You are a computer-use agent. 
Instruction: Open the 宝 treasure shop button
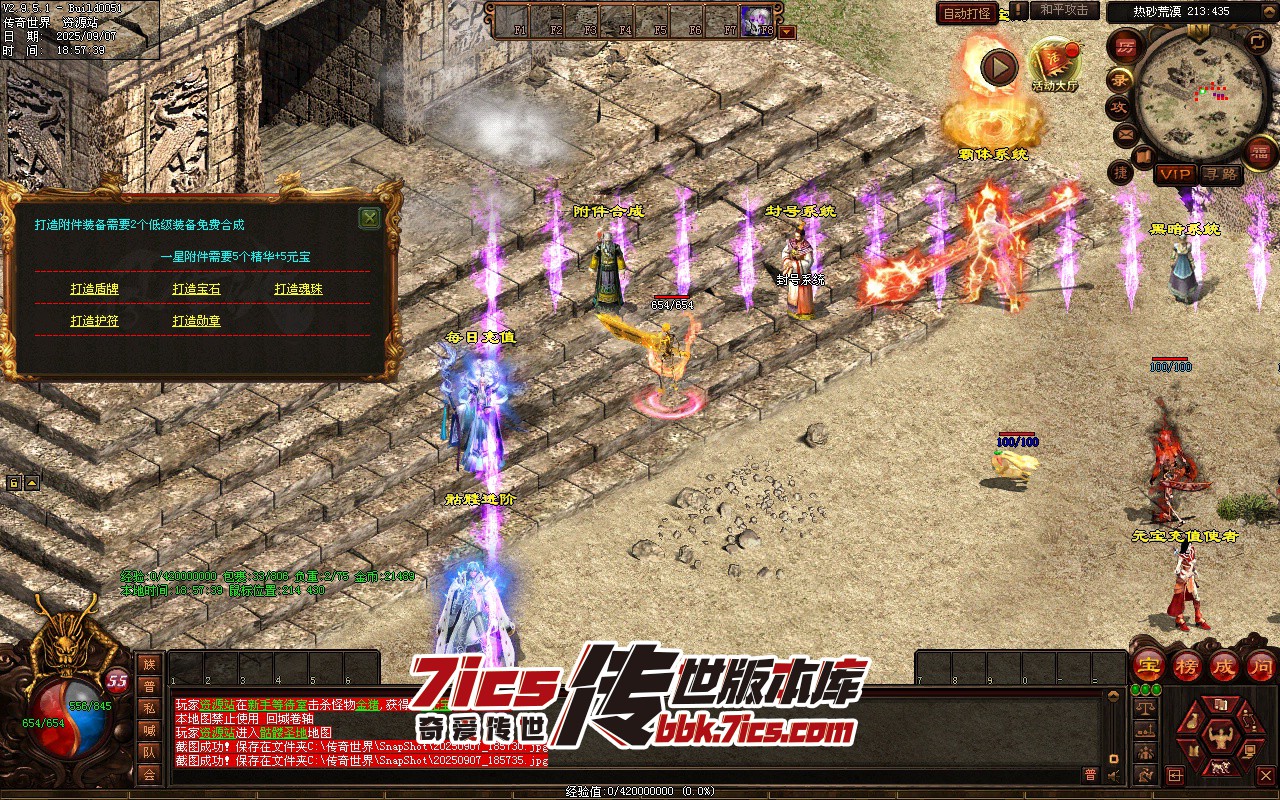coord(1148,665)
